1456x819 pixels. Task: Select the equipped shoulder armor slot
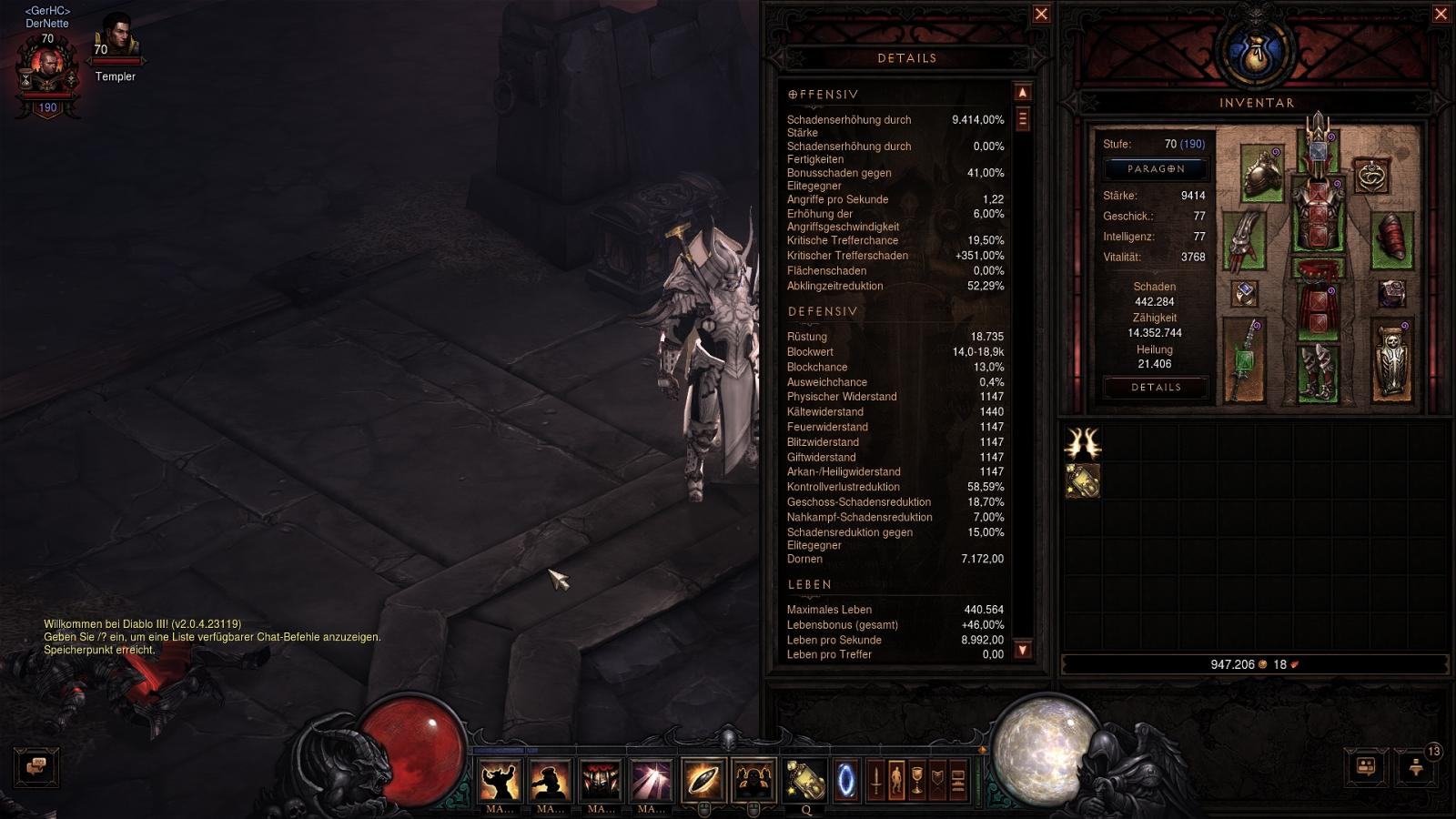pos(1261,173)
